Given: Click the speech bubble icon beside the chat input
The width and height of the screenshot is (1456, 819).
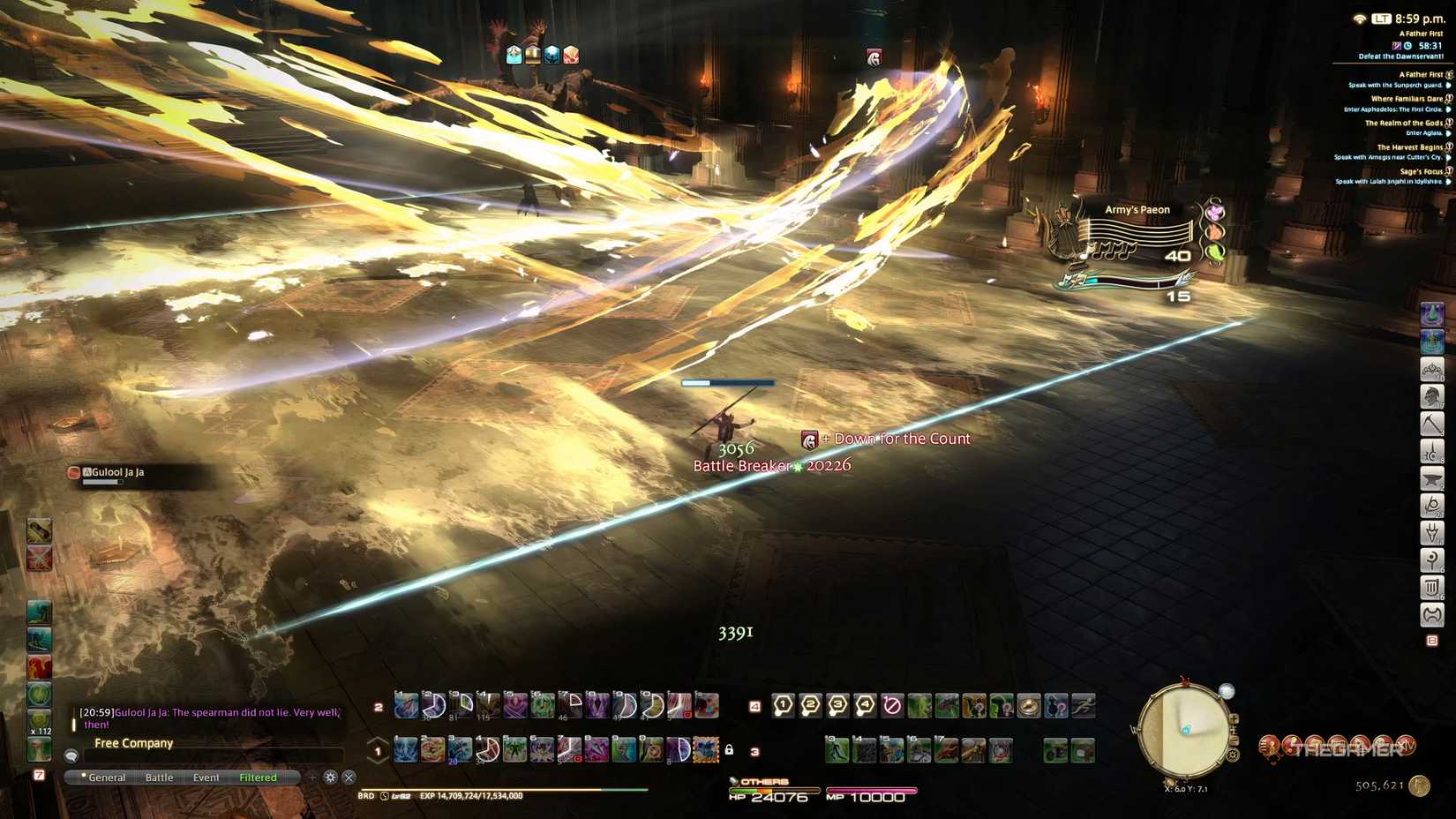Looking at the screenshot, I should click(71, 756).
